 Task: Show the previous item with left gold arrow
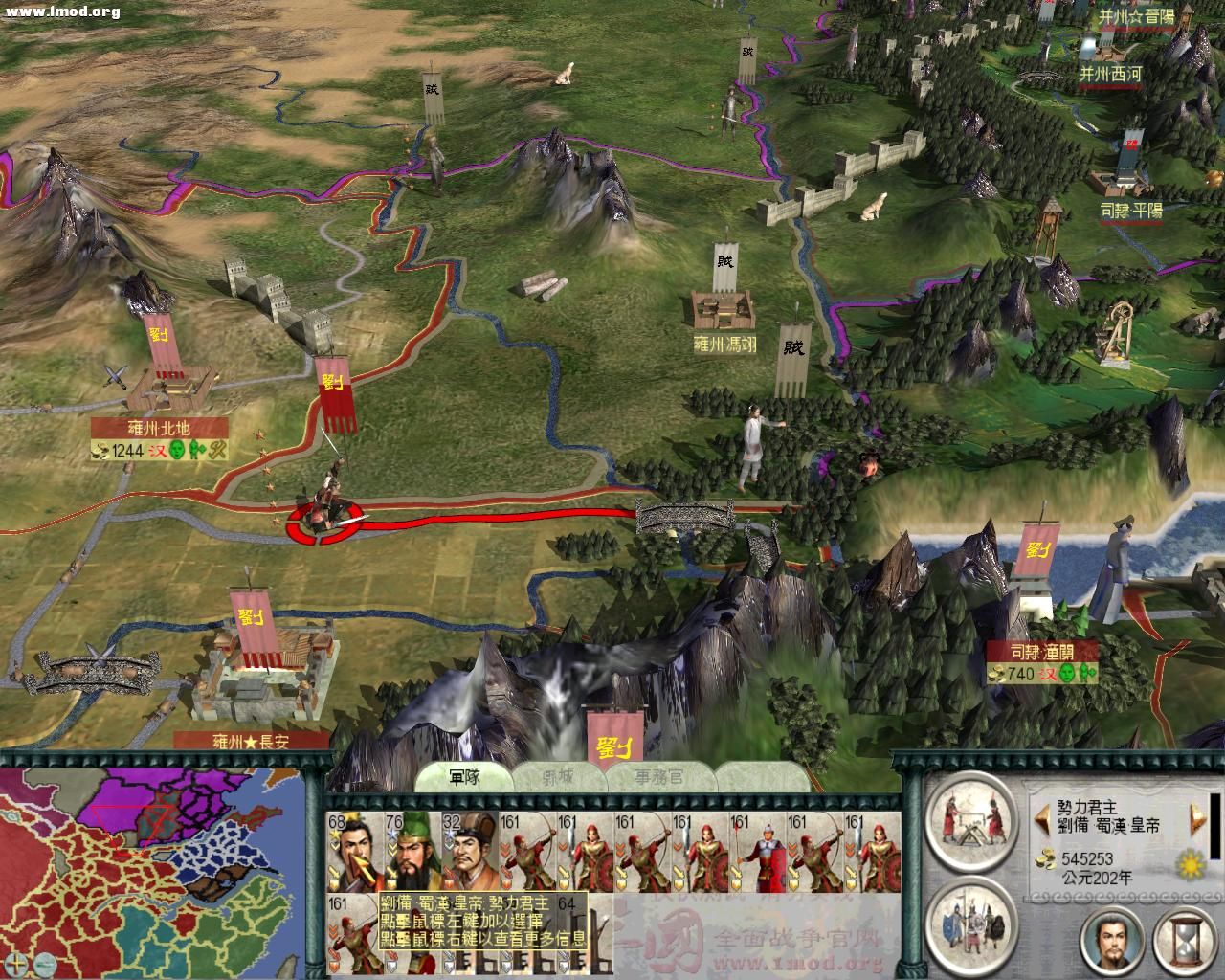click(1038, 816)
